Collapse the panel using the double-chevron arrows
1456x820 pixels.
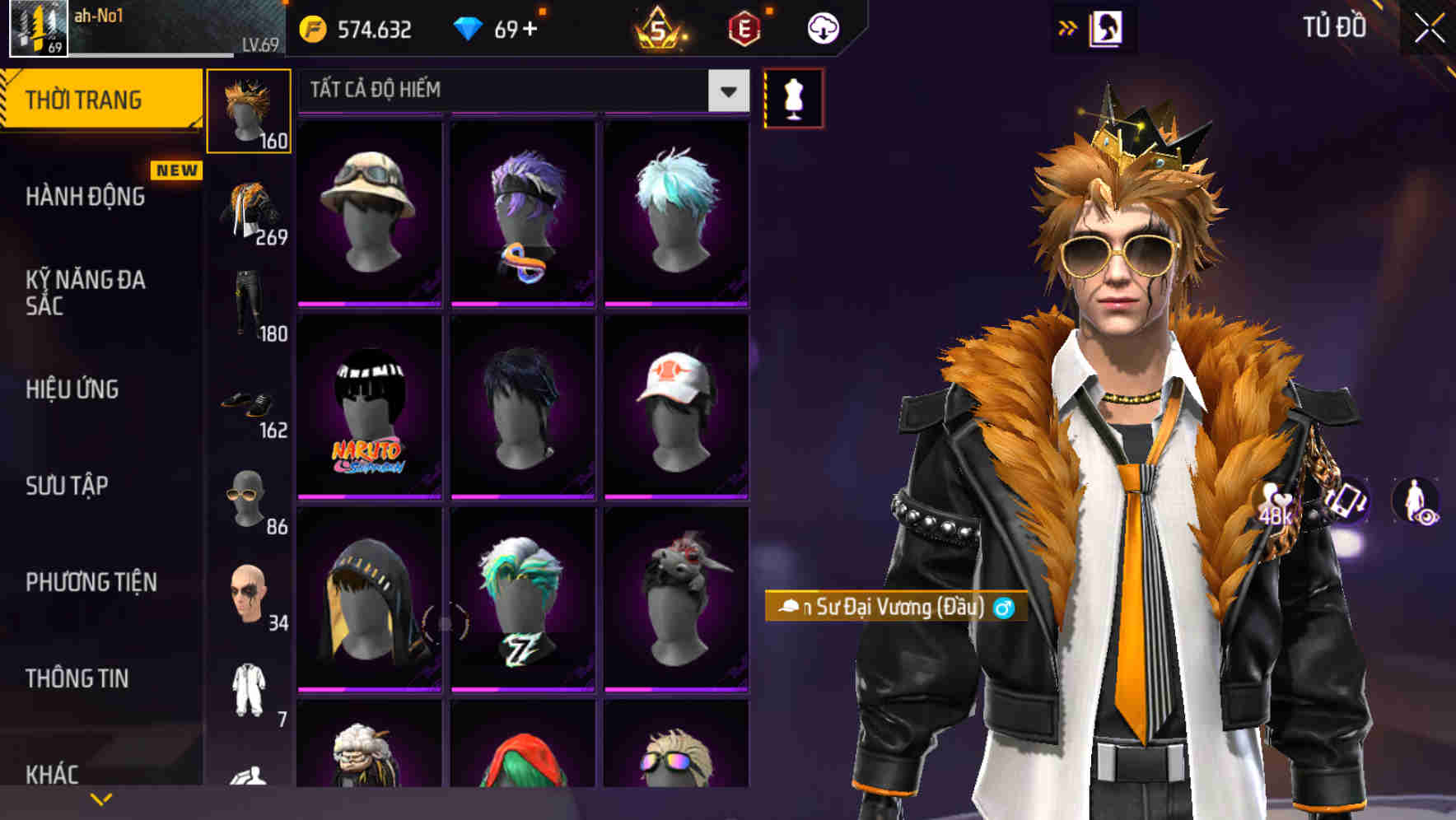tap(1068, 27)
